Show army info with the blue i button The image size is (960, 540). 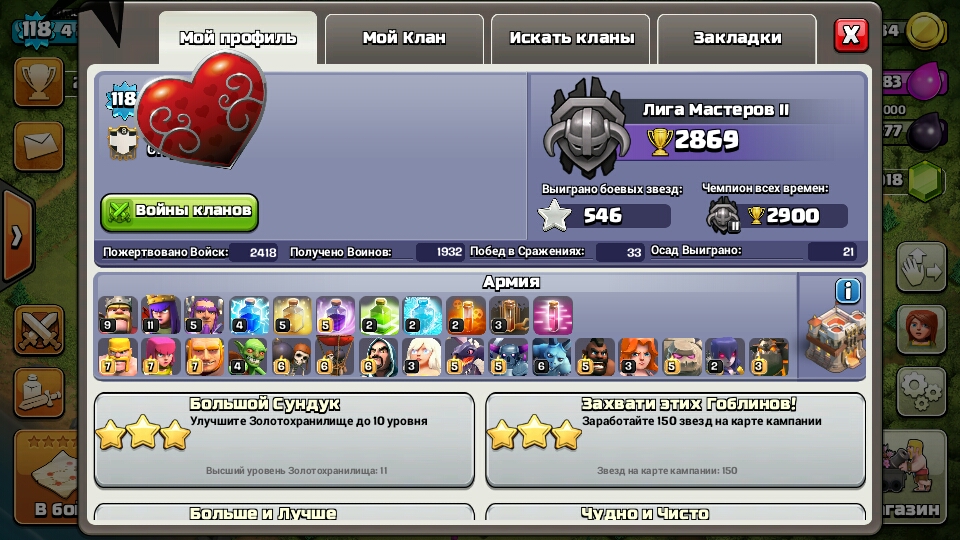pyautogui.click(x=848, y=291)
